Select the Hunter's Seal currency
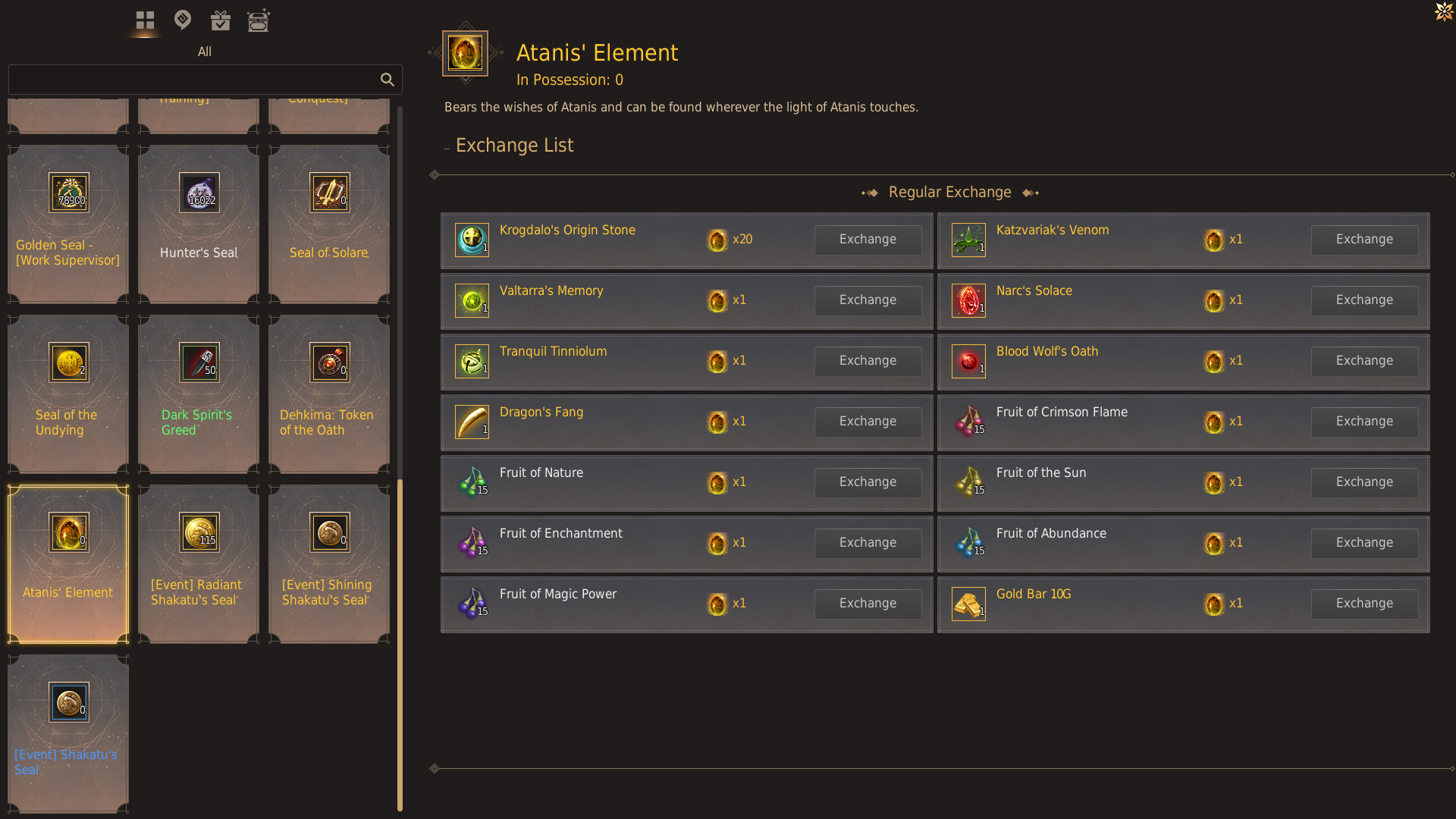 tap(198, 222)
